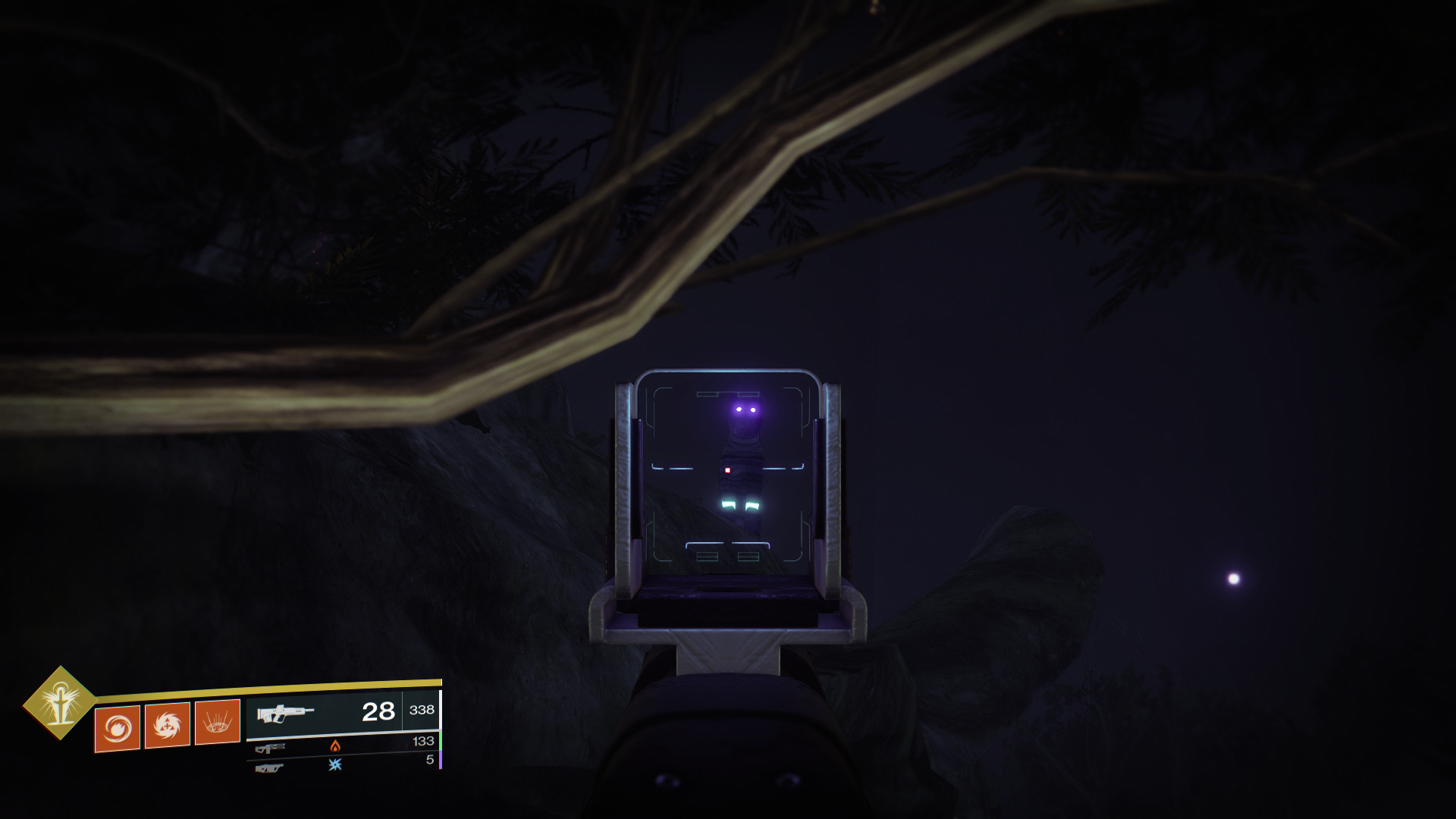Select the magazine count 28 display
This screenshot has width=1456, height=819.
378,712
